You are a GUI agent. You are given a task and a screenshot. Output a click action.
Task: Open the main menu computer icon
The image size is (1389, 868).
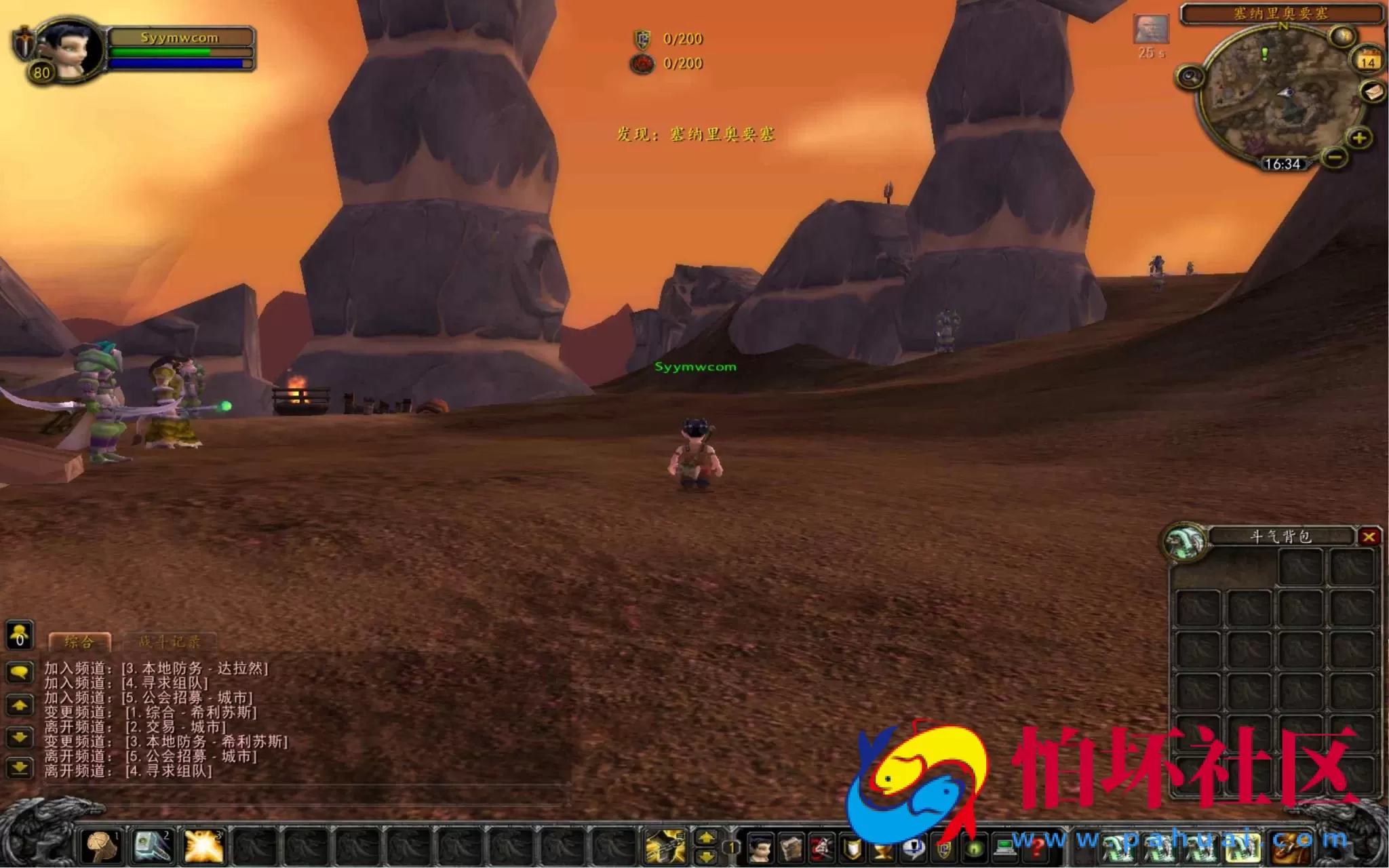point(1004,849)
